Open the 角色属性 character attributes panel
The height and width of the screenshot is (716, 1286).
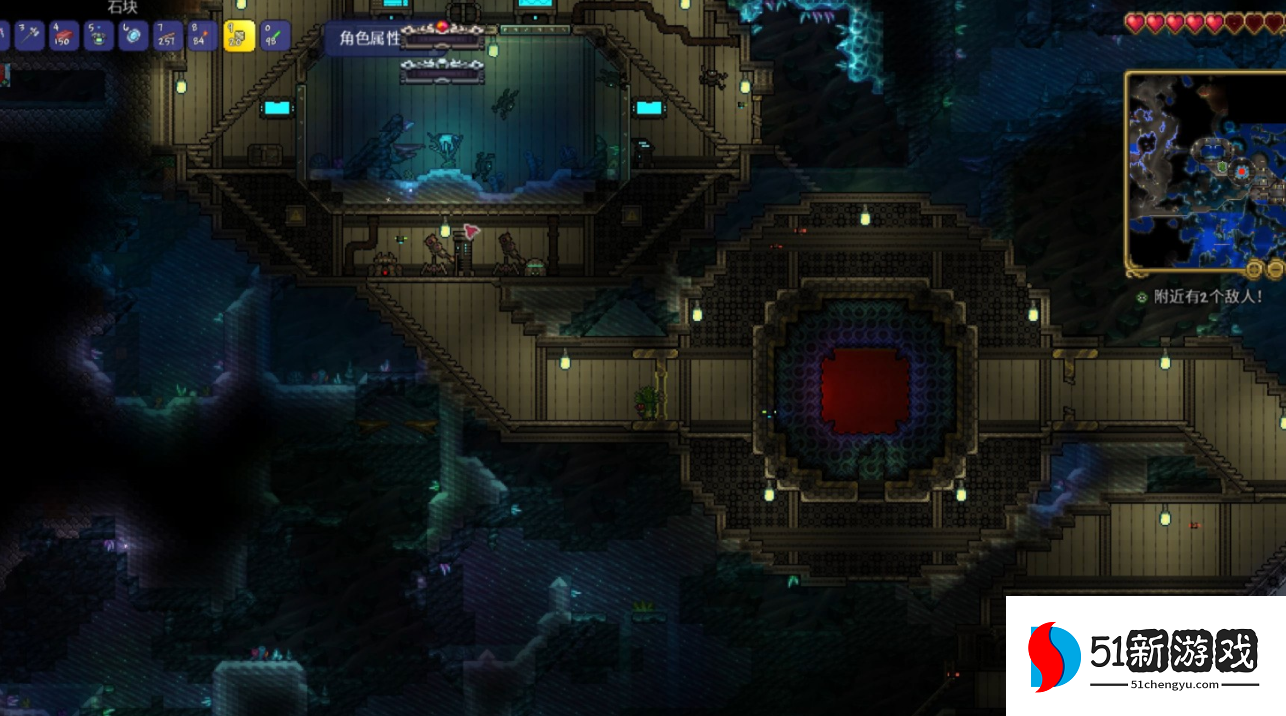click(368, 39)
